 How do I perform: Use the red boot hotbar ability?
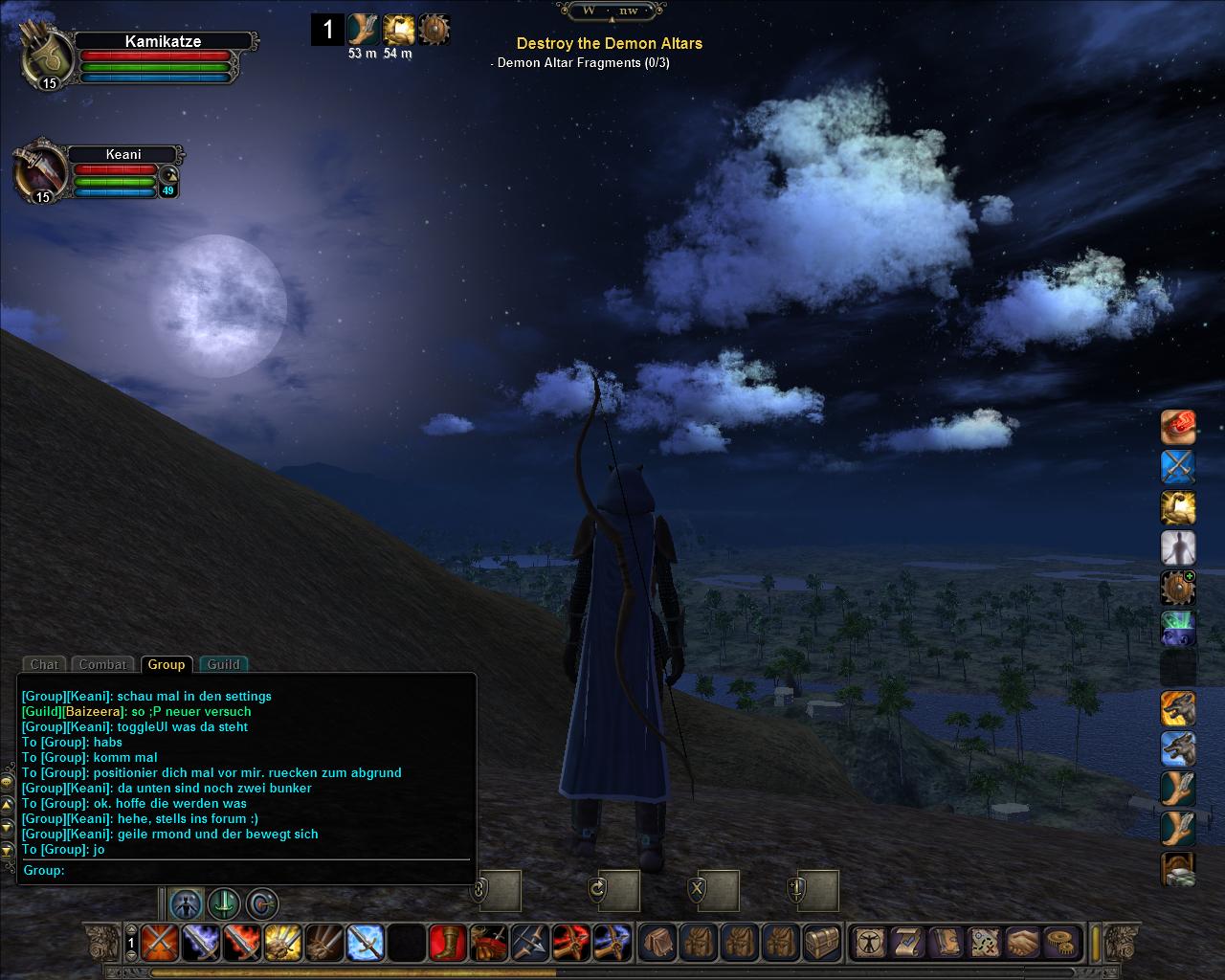(x=447, y=943)
